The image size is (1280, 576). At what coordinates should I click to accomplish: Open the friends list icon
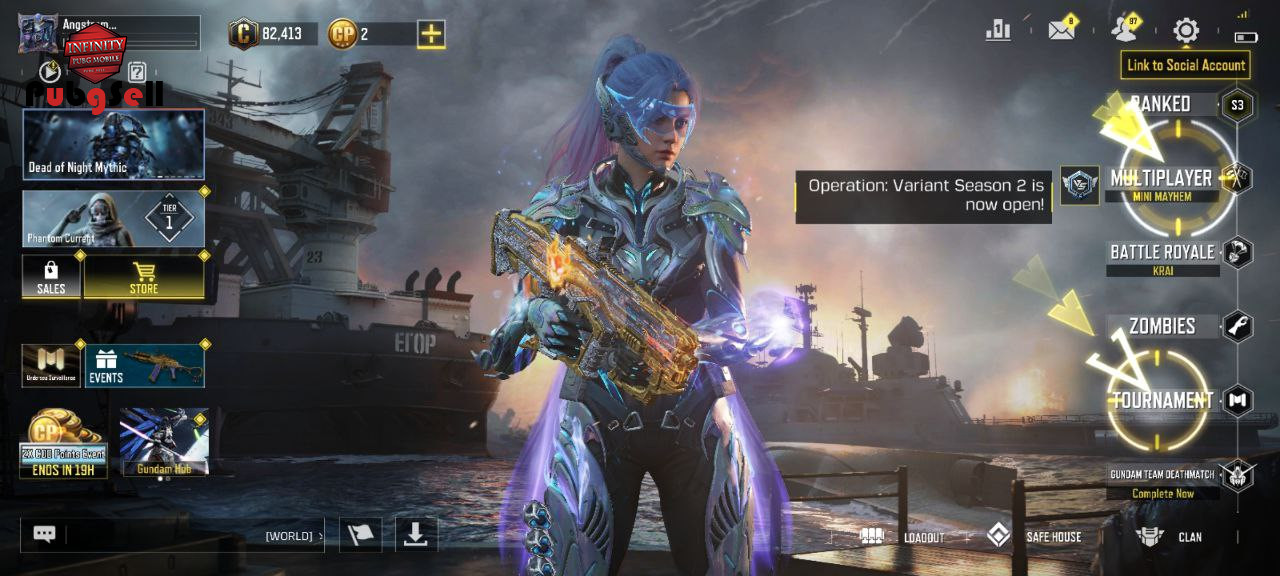1125,31
